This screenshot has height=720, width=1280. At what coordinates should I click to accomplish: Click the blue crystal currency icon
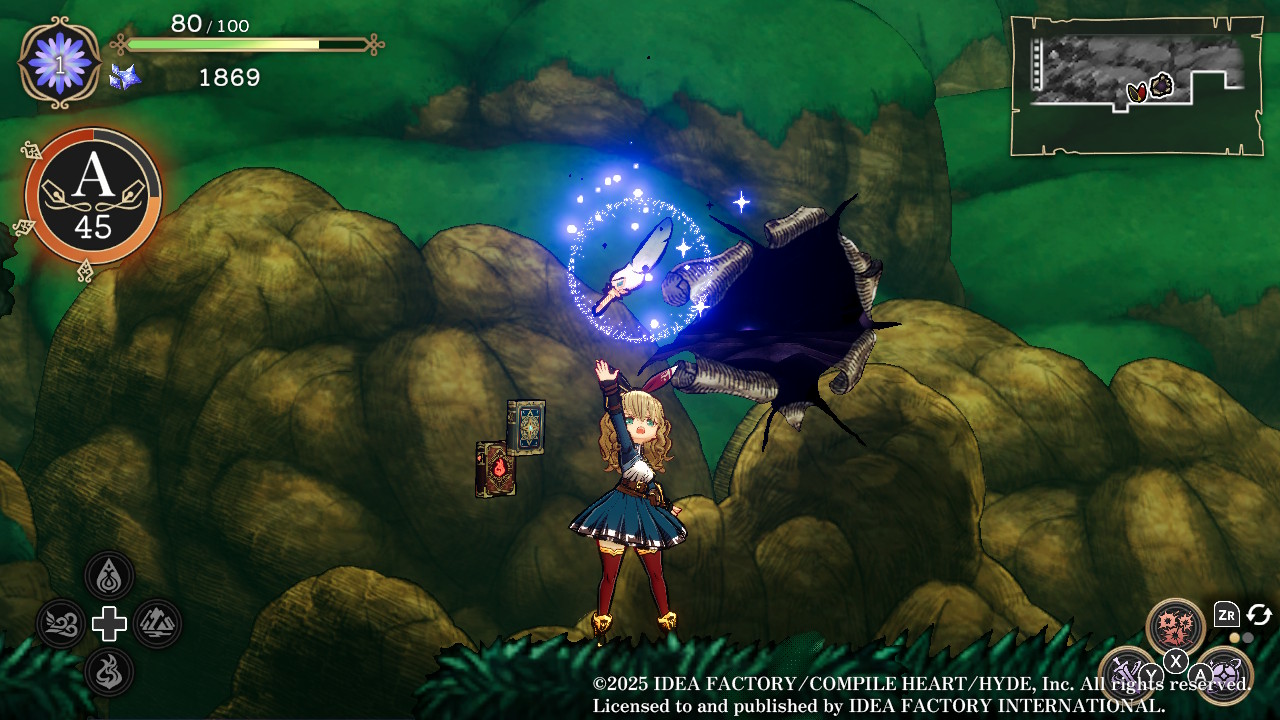click(125, 77)
